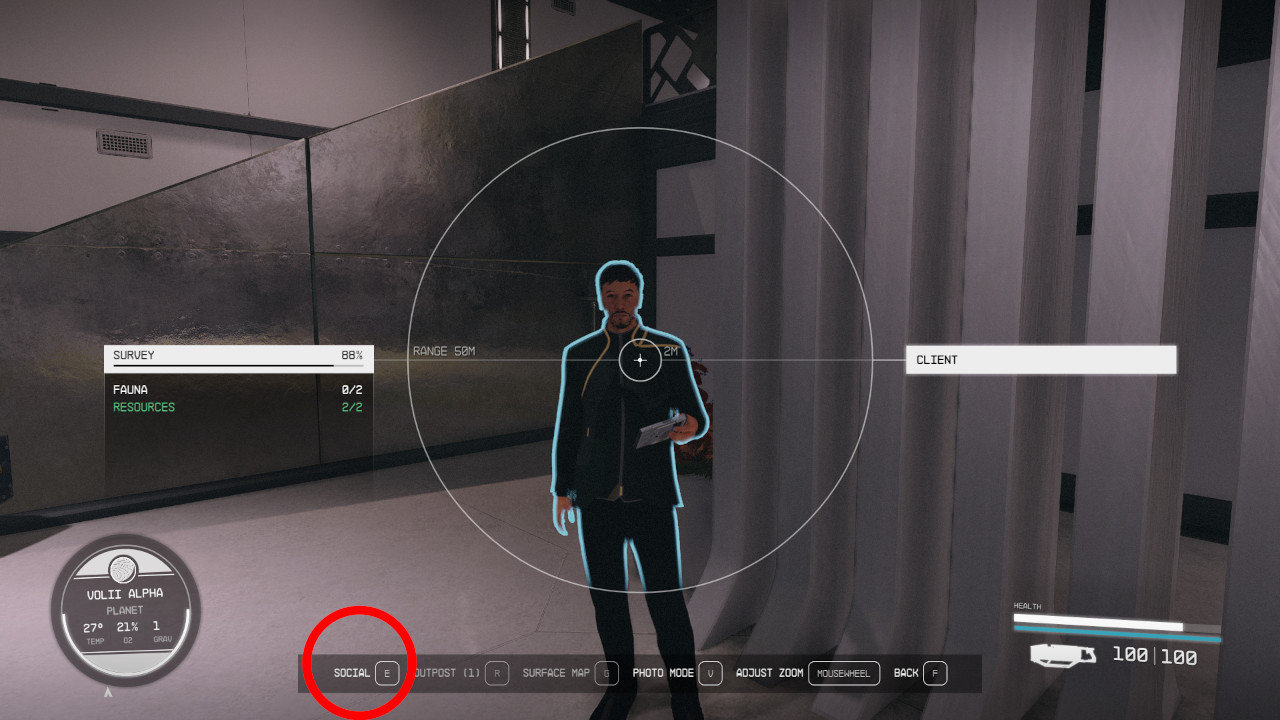Screen dimensions: 1280x720
Task: Open the Social menu
Action: [x=351, y=673]
